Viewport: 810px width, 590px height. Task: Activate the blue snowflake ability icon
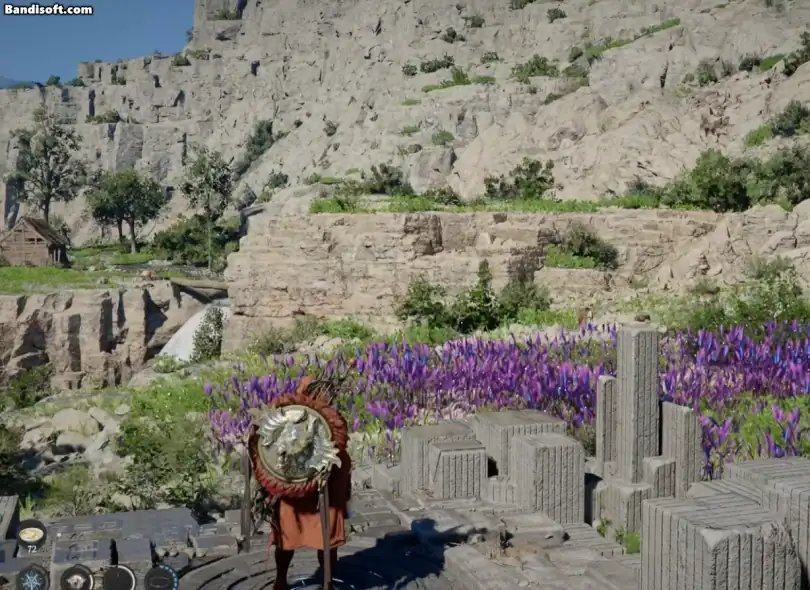coord(32,578)
